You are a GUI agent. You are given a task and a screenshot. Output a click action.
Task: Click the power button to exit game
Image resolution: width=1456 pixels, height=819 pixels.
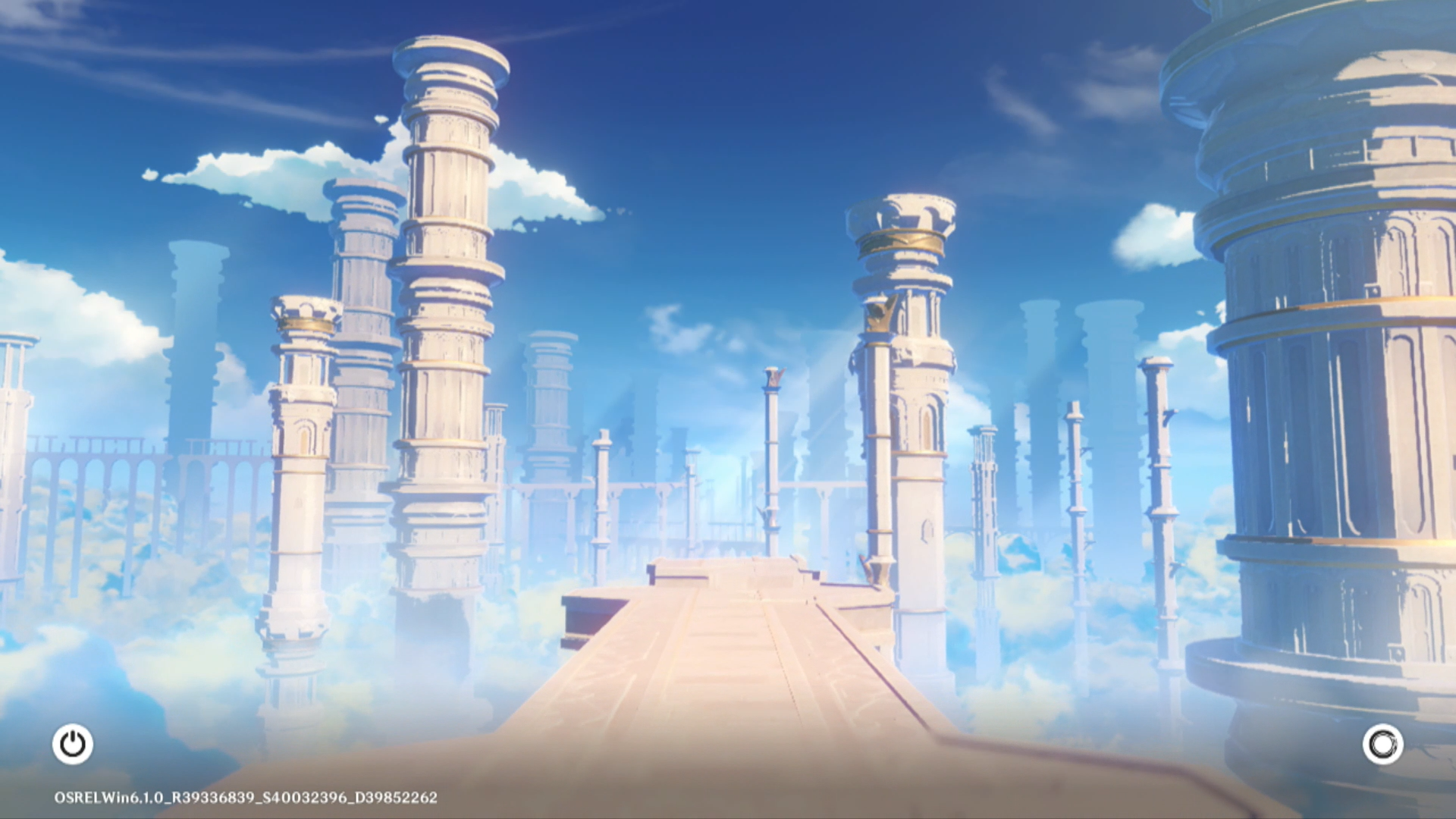(73, 744)
